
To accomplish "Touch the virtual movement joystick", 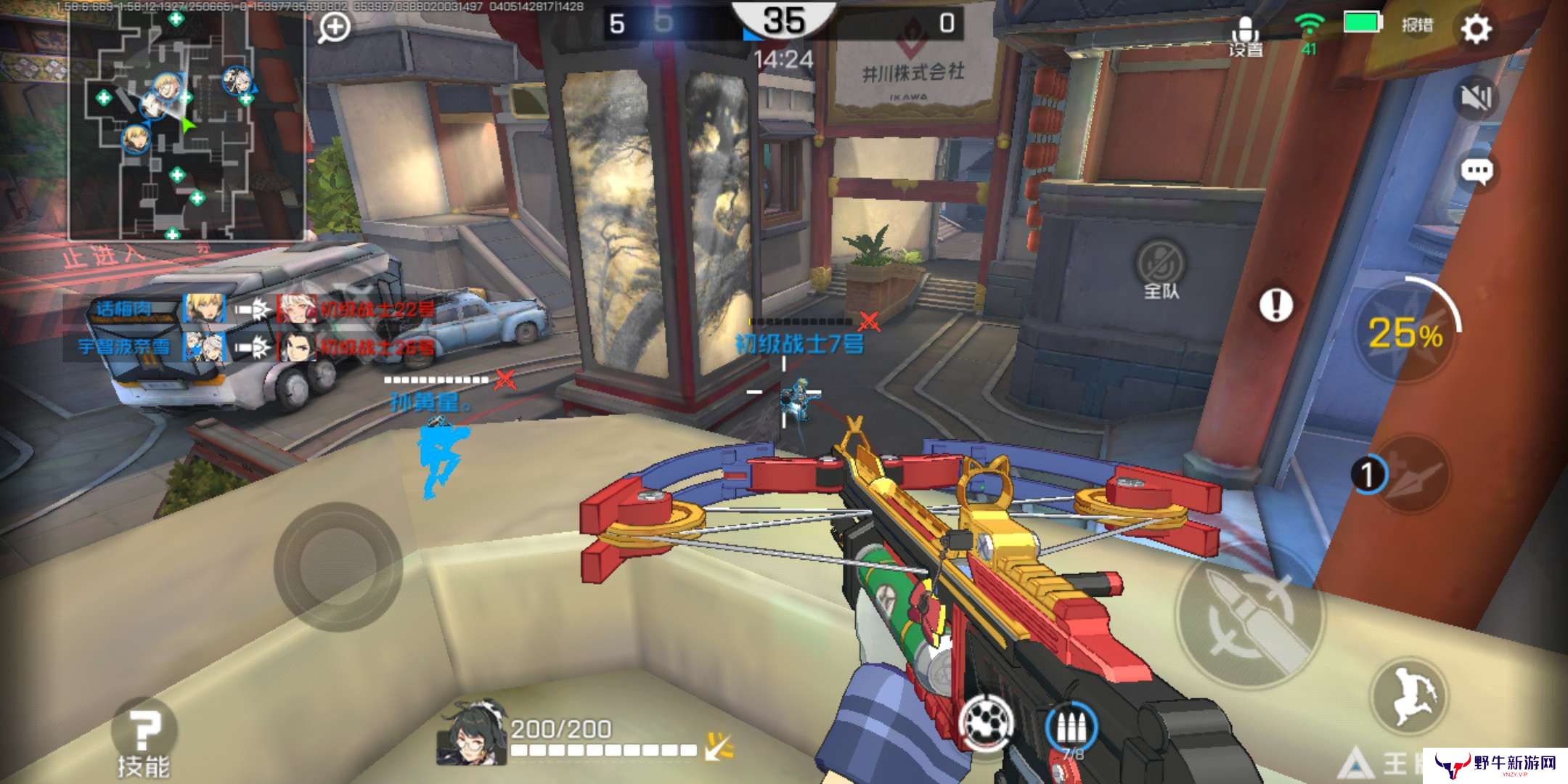I will tap(338, 566).
